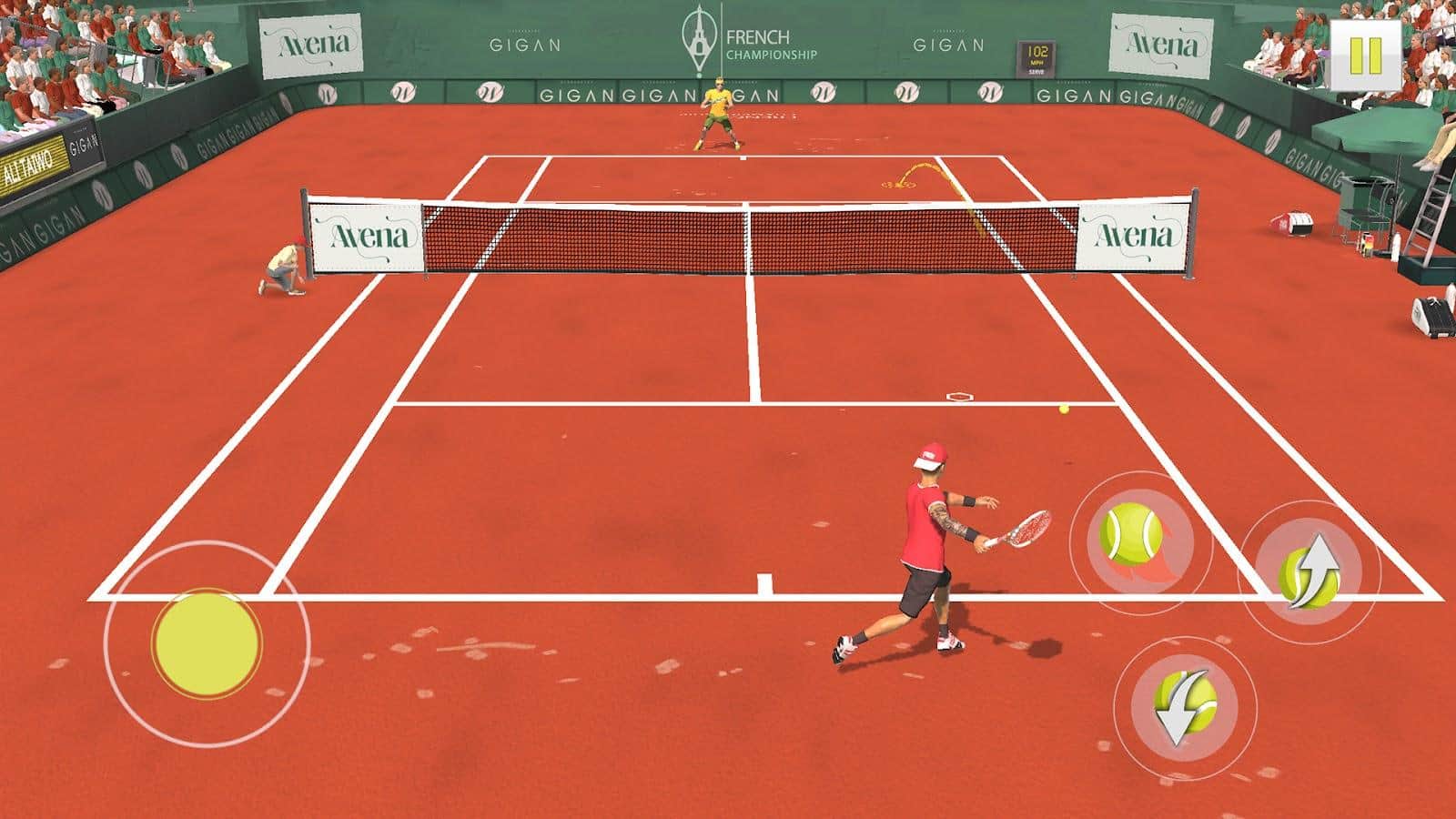Screen dimensions: 1456x819
Task: Tap the right Avena net banner
Action: click(1131, 235)
